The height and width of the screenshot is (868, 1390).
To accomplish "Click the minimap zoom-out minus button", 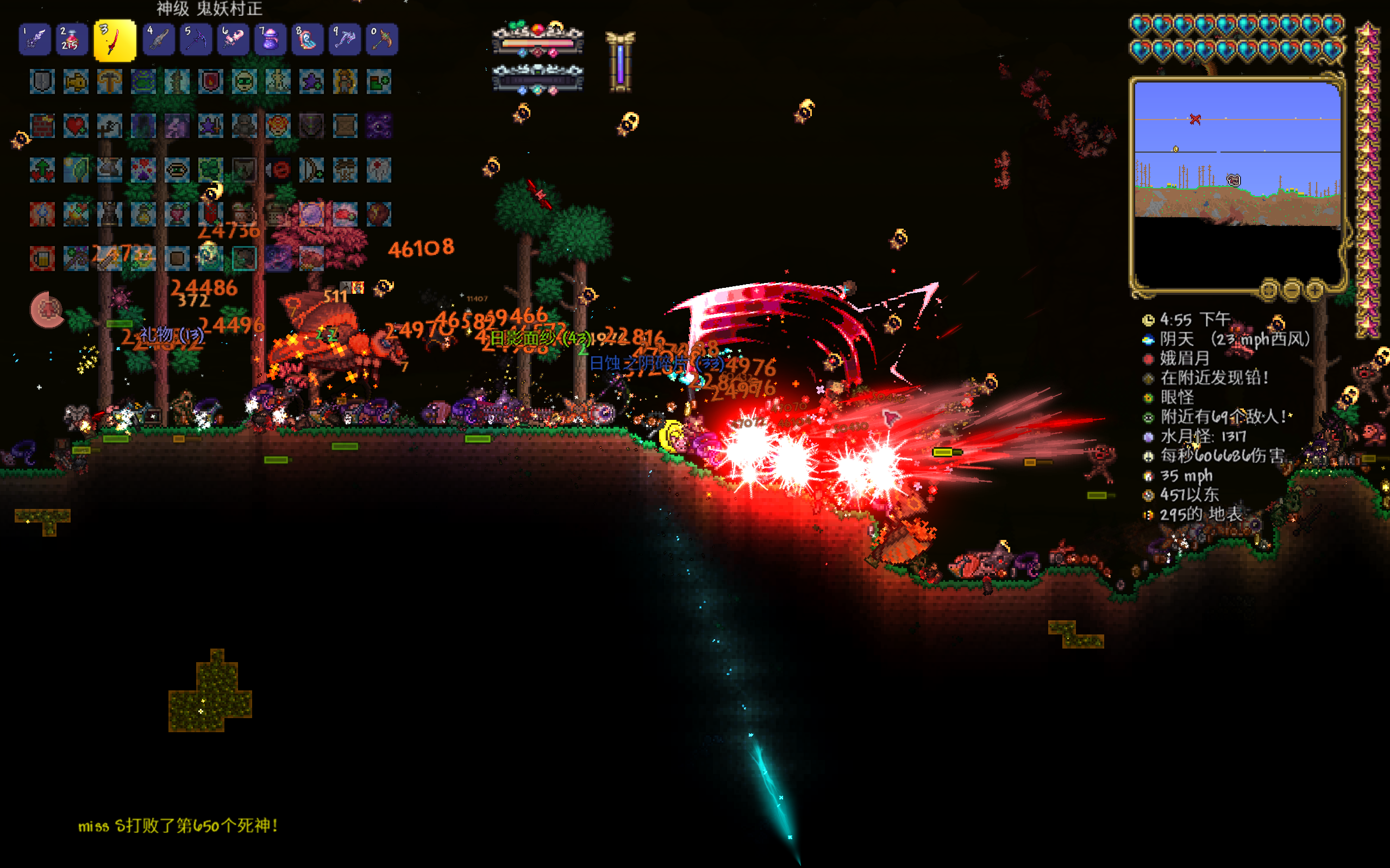I will (x=1292, y=290).
